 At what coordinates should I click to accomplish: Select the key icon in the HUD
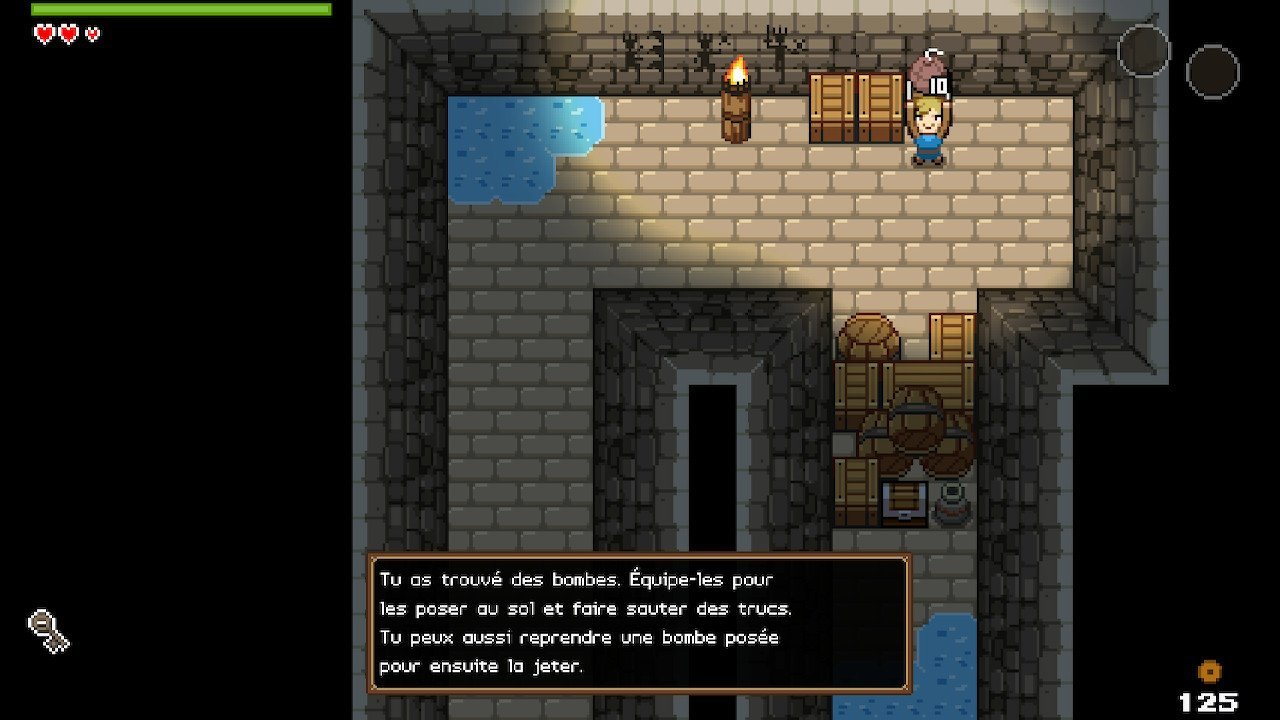tap(48, 631)
